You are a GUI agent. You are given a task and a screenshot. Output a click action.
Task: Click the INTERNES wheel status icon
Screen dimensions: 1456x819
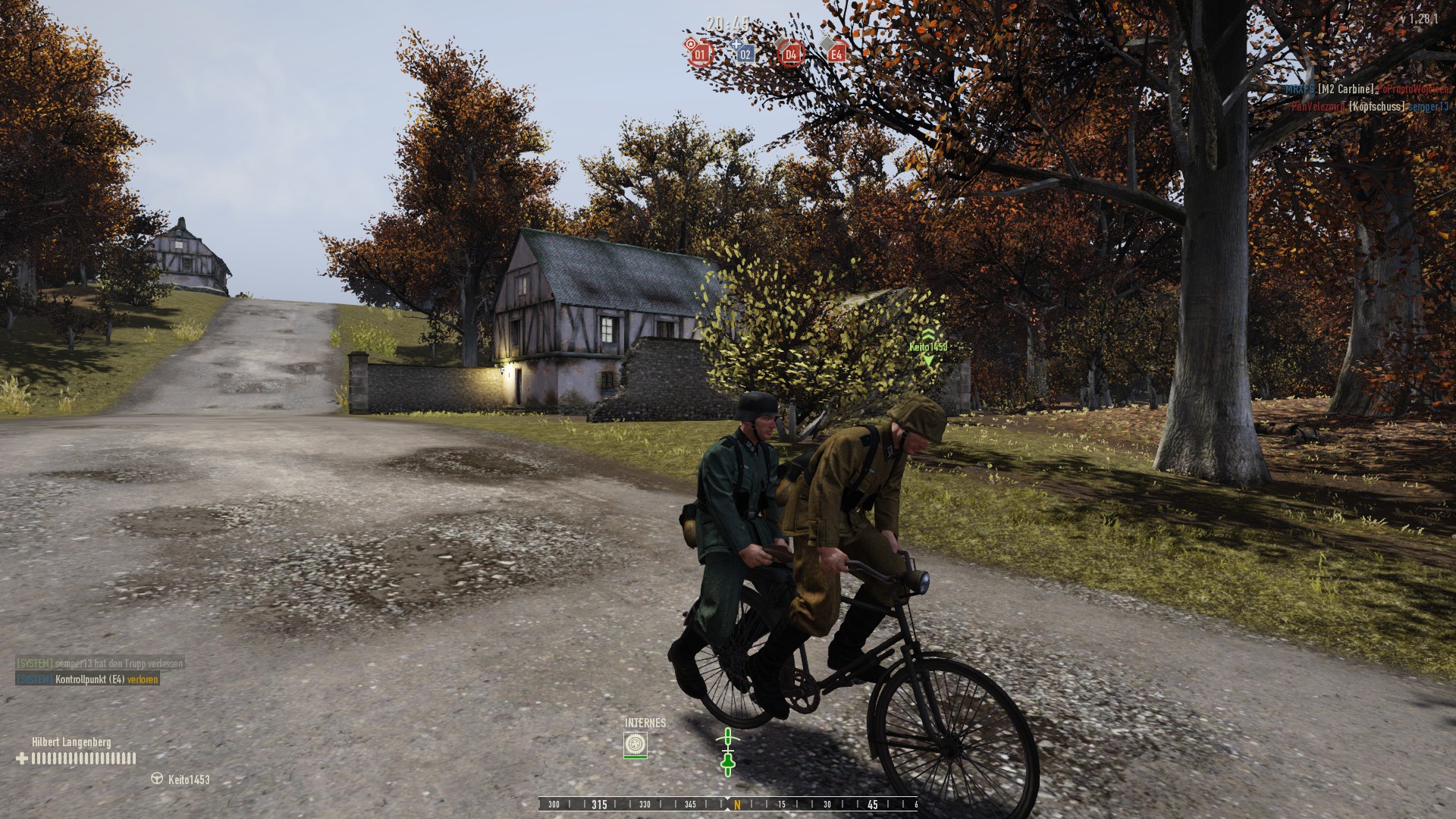point(635,745)
